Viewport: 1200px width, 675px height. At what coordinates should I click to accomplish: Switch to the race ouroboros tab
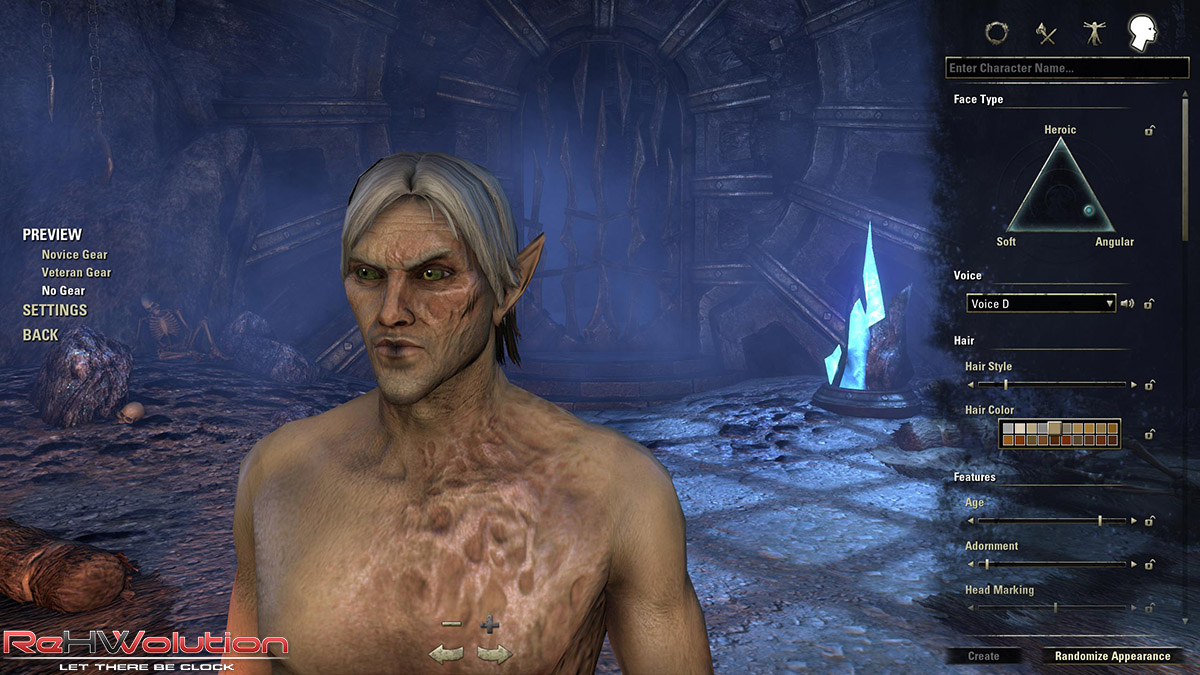[x=996, y=33]
